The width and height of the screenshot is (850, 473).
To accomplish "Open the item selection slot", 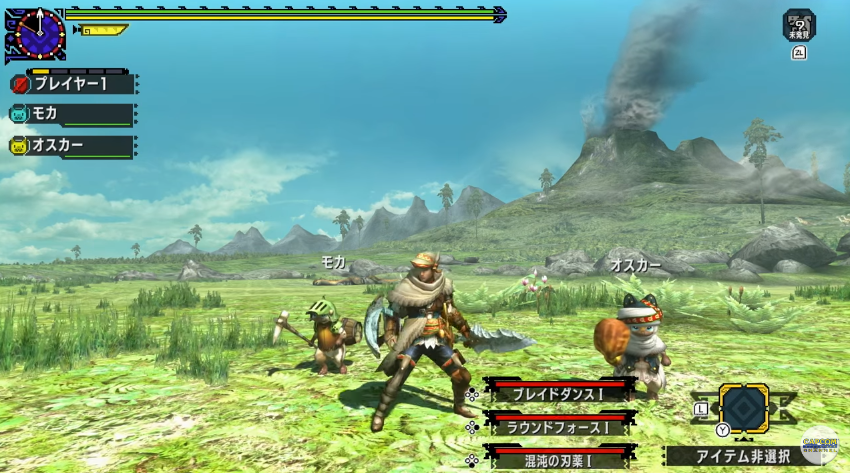I will 744,408.
